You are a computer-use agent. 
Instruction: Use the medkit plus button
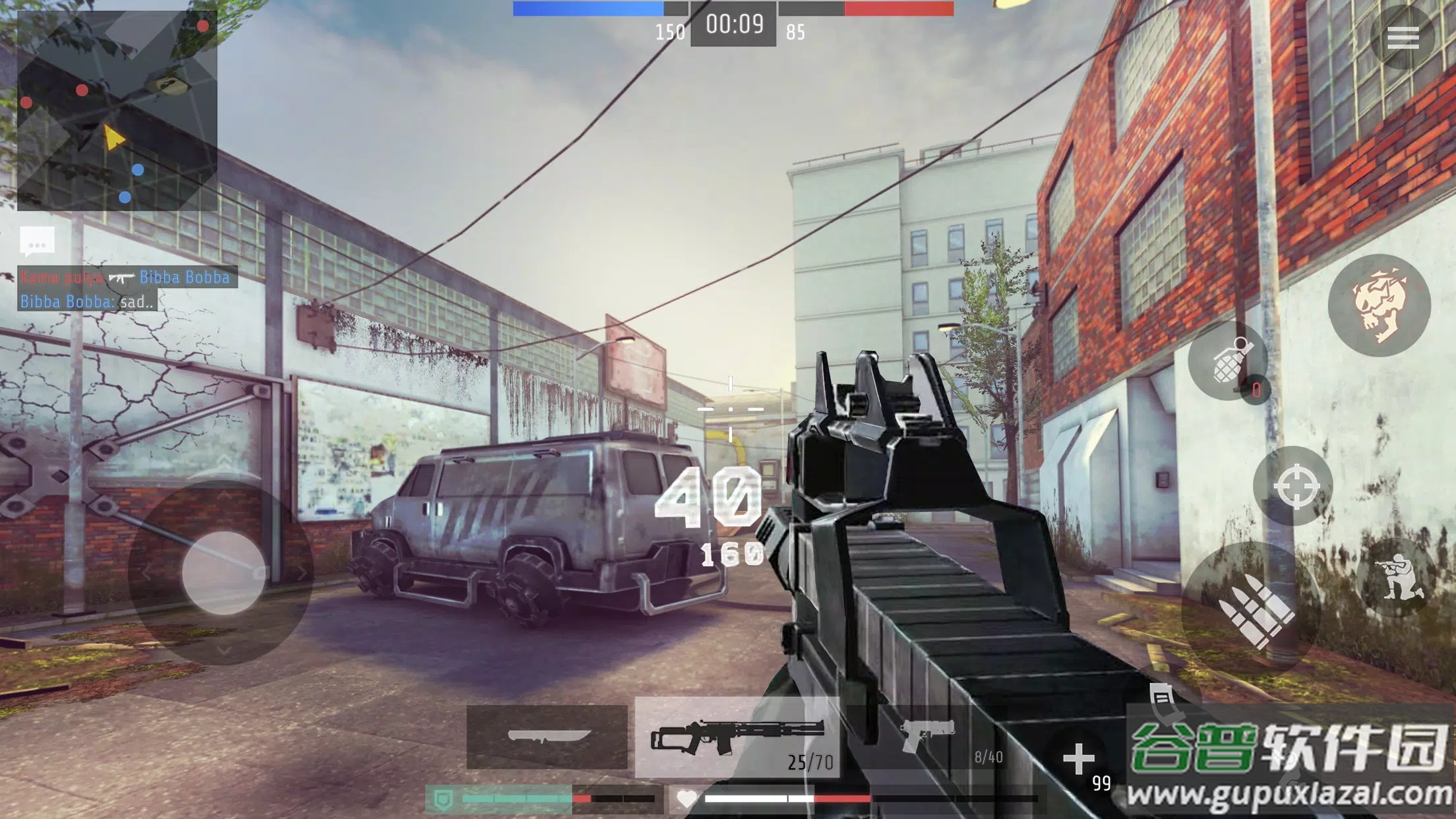[x=1079, y=760]
